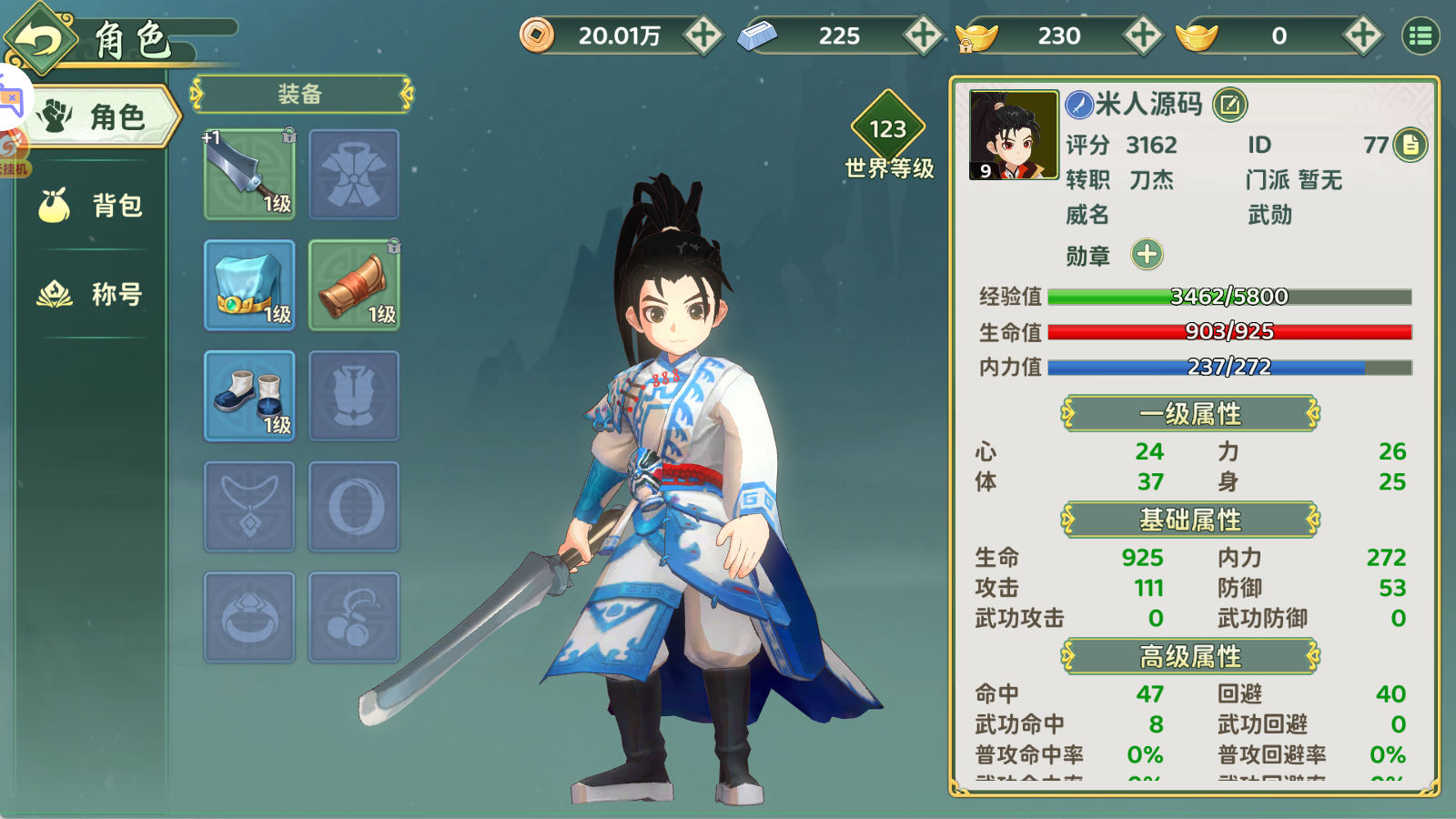
Task: Click the empty necklace equipment slot
Action: [x=249, y=507]
